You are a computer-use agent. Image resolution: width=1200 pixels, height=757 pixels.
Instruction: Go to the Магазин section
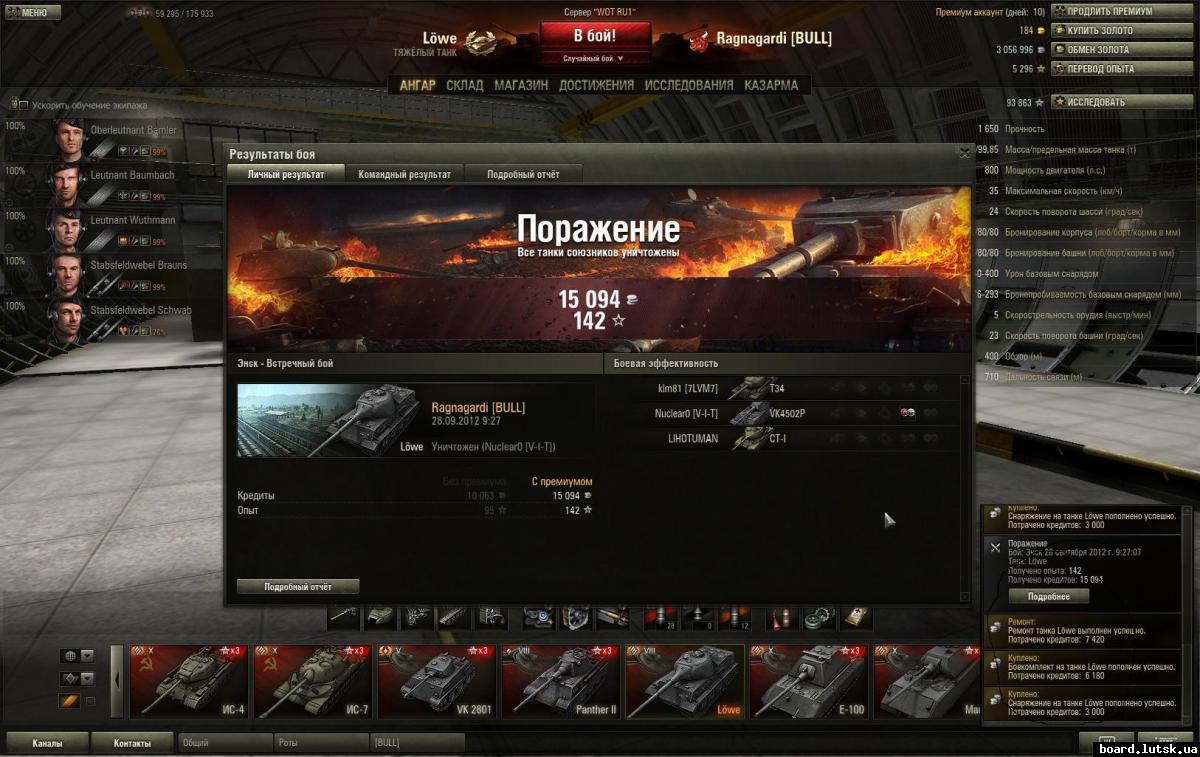[x=521, y=86]
